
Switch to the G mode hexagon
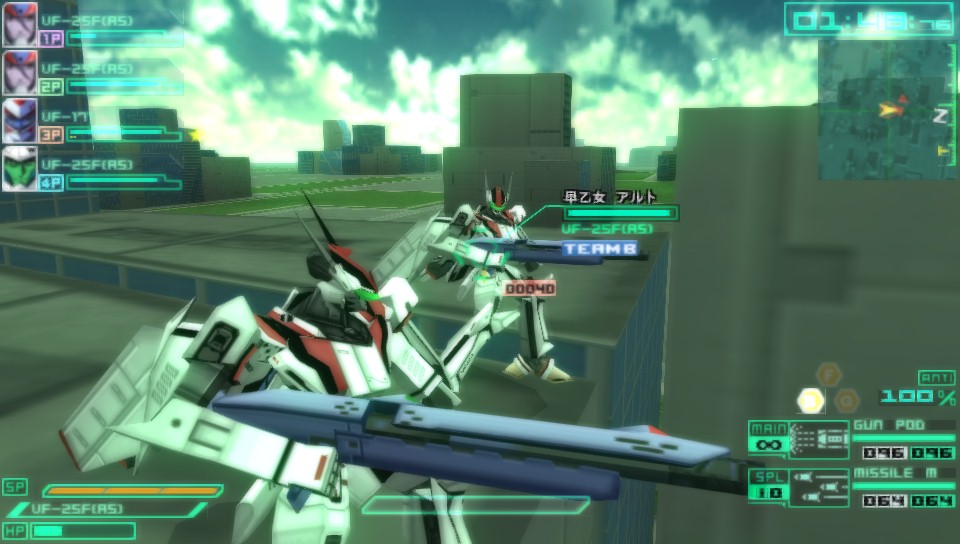click(847, 401)
